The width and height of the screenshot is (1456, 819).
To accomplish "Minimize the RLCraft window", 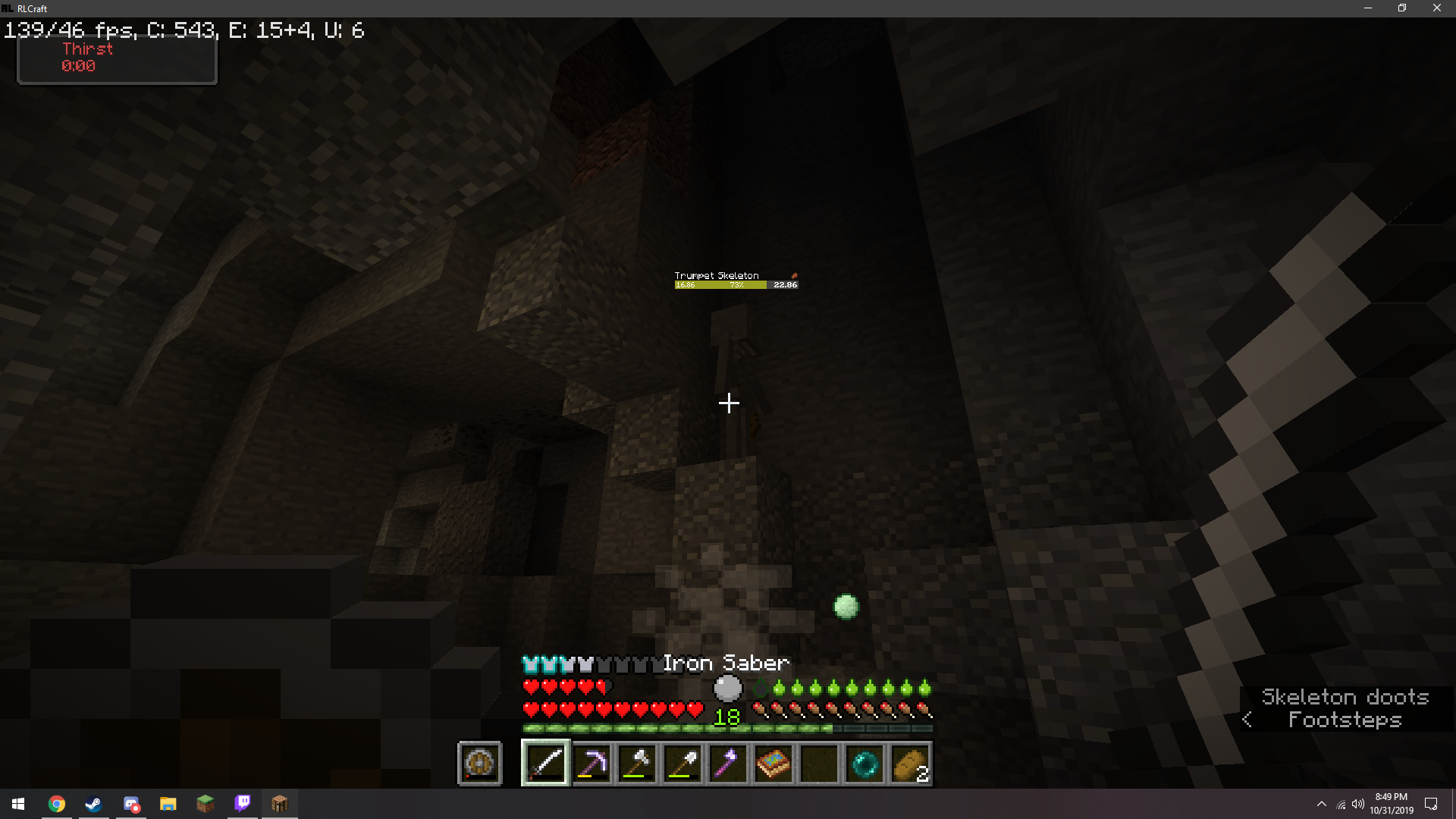I will tap(1368, 8).
